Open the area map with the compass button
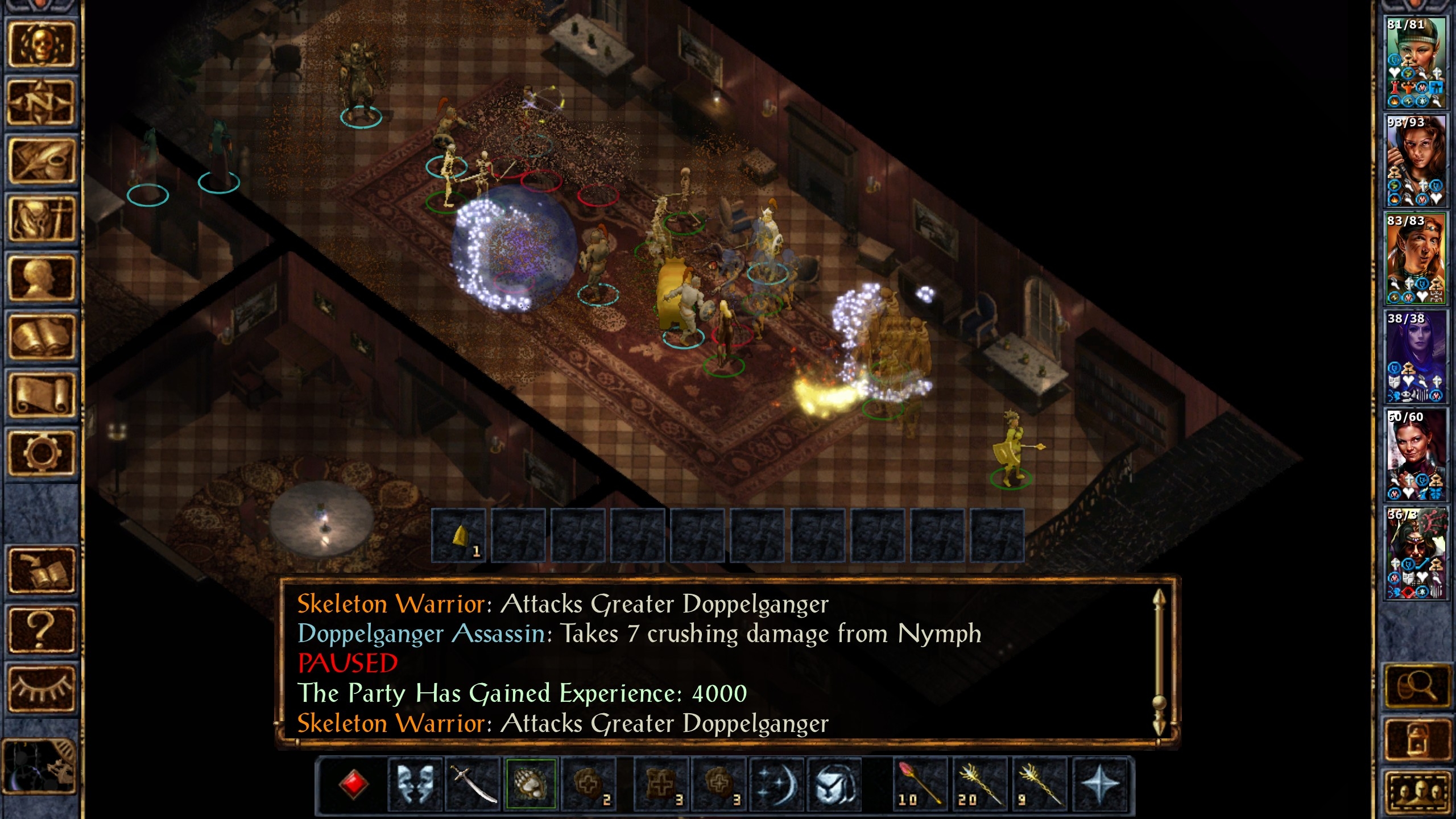The height and width of the screenshot is (819, 1456). pyautogui.click(x=41, y=102)
